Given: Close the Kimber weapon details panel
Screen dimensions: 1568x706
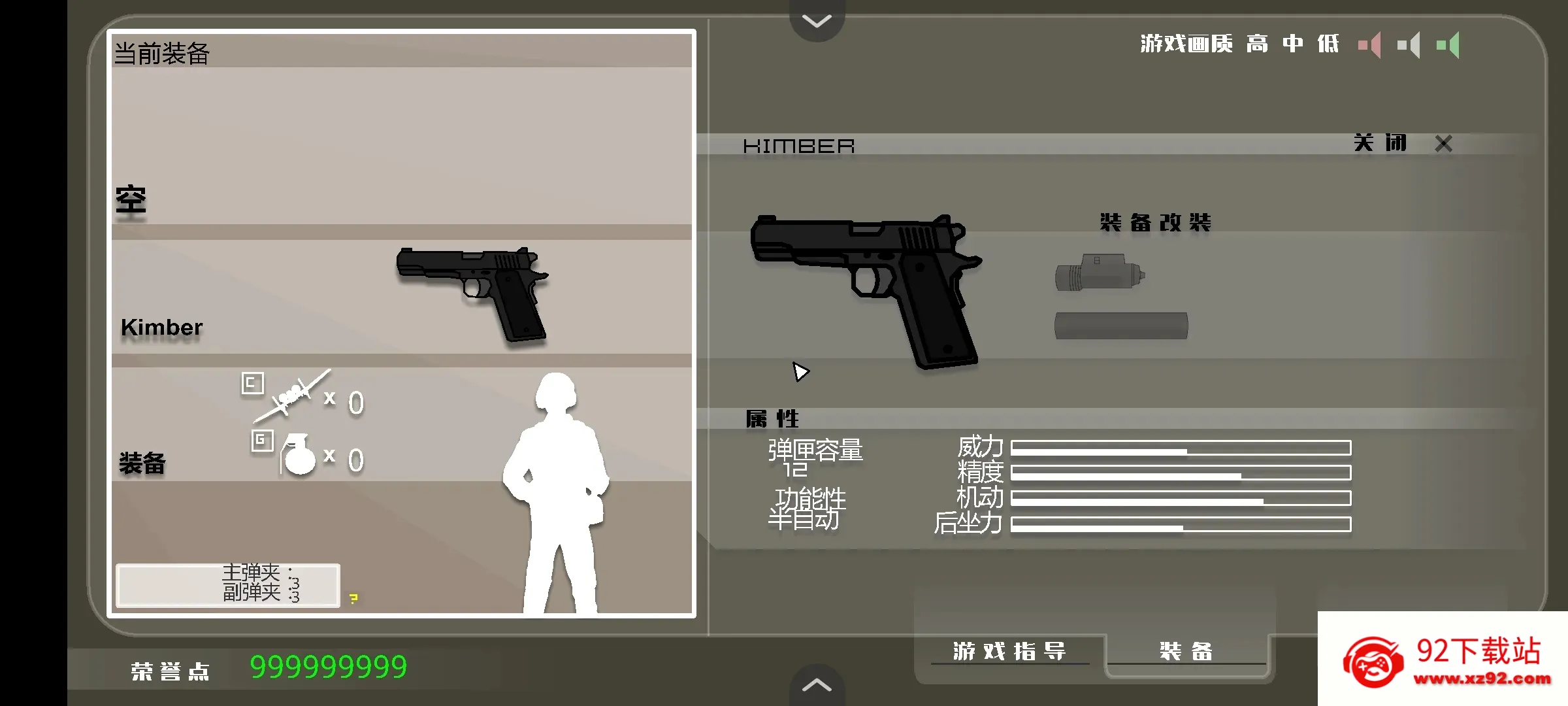Looking at the screenshot, I should (1443, 144).
